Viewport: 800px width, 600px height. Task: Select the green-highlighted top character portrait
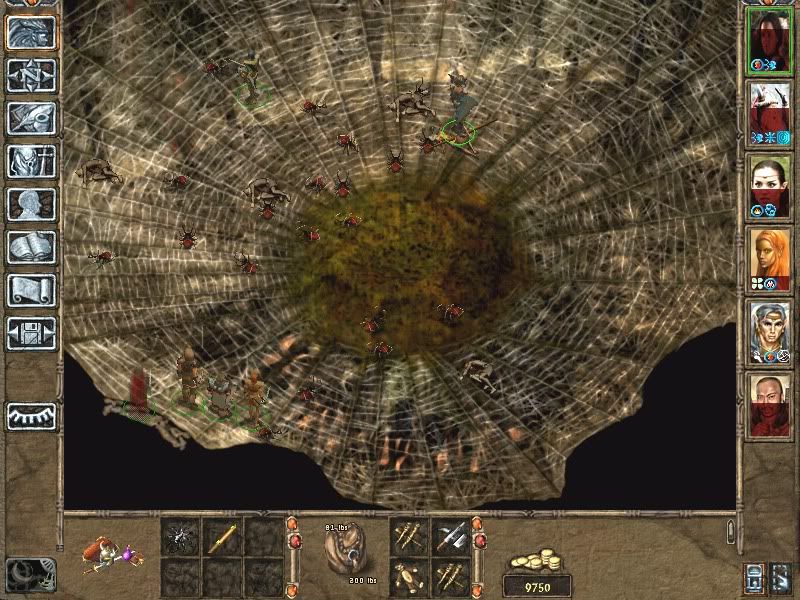[x=769, y=39]
